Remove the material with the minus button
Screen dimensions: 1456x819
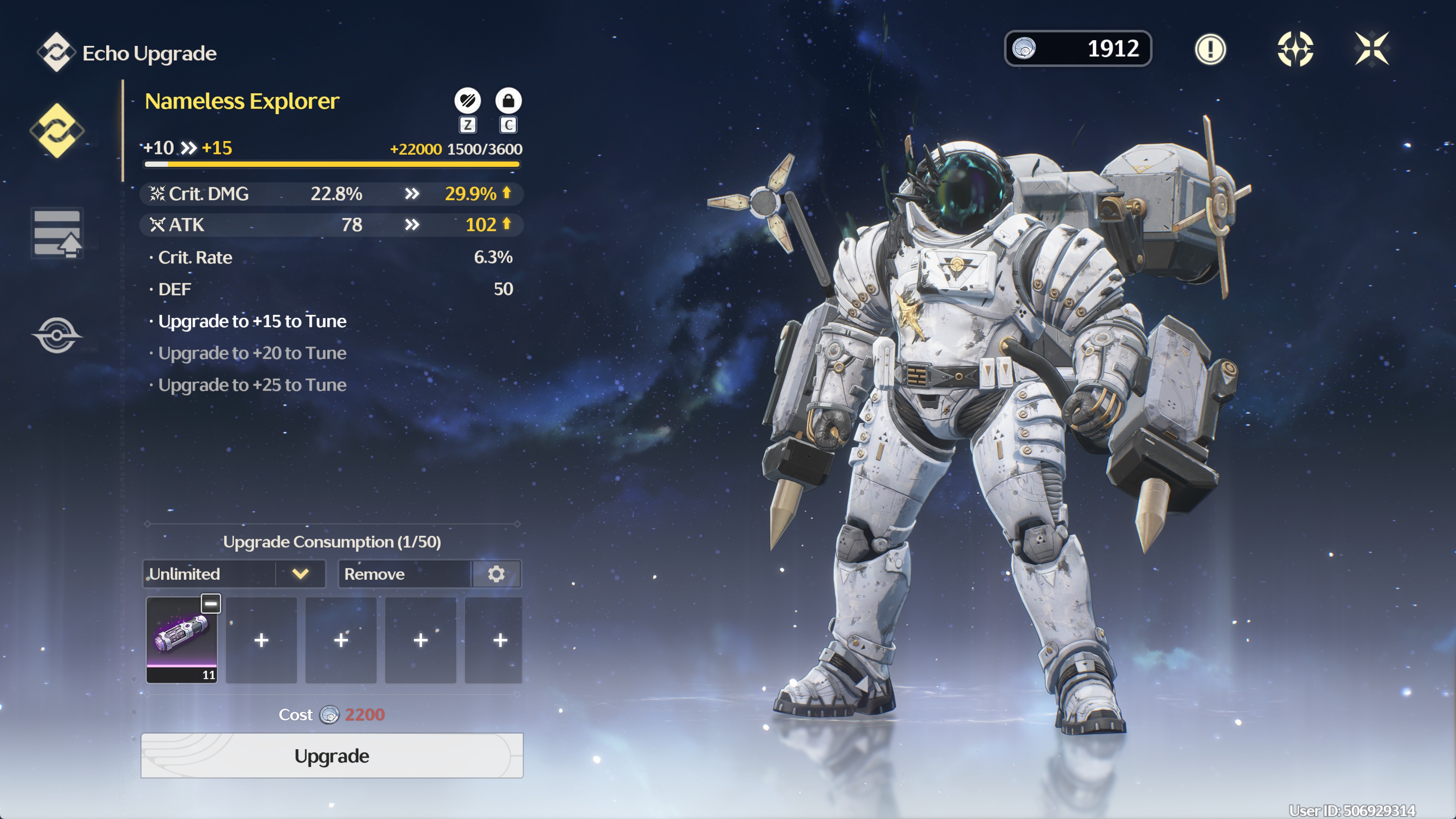(x=211, y=604)
